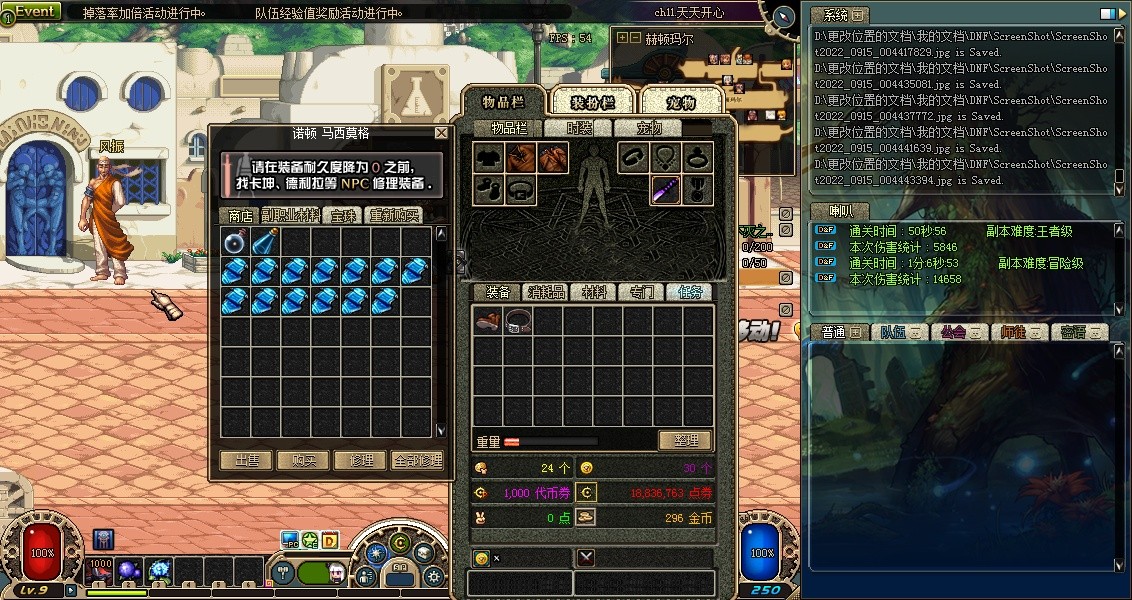
Task: Show the 消耗品 consumables bag tab
Action: click(547, 292)
